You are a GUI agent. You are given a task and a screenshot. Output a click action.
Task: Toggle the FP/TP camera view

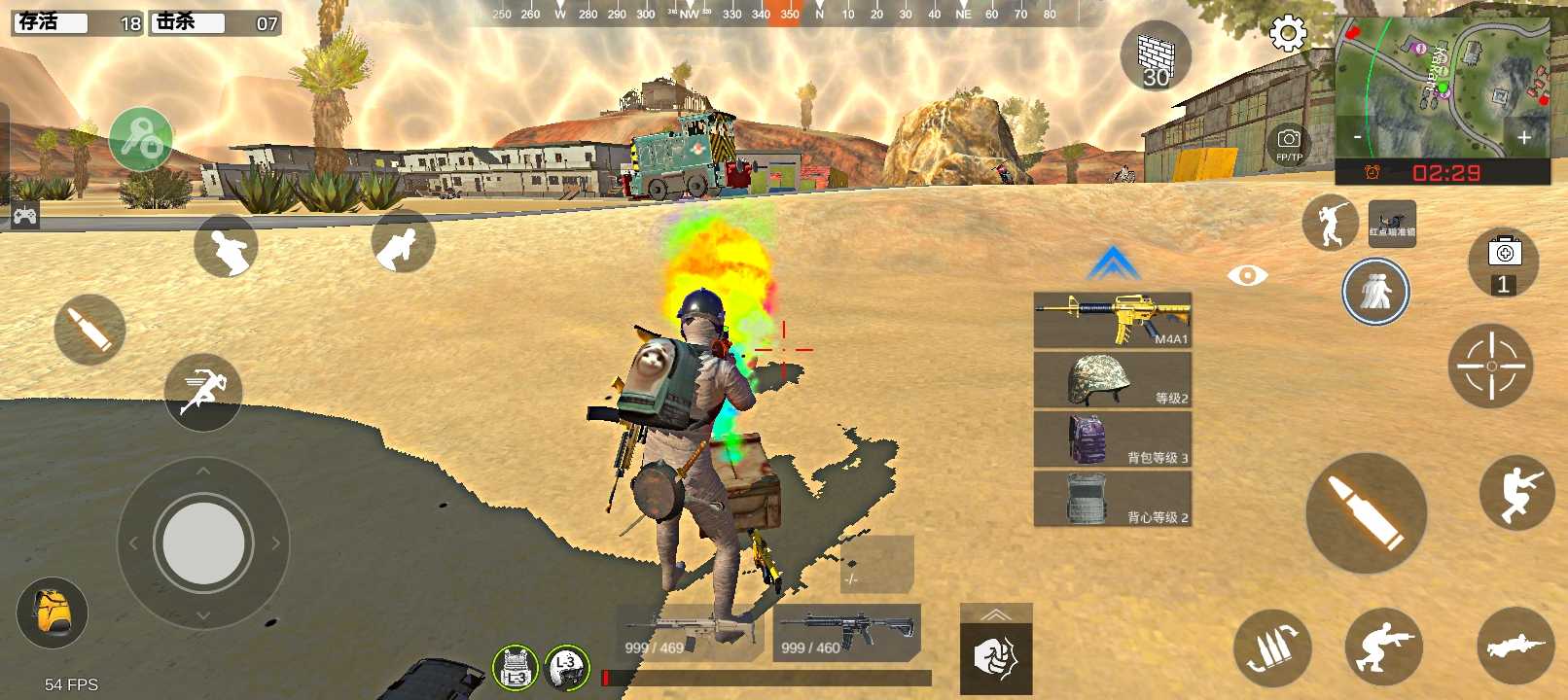tap(1289, 144)
